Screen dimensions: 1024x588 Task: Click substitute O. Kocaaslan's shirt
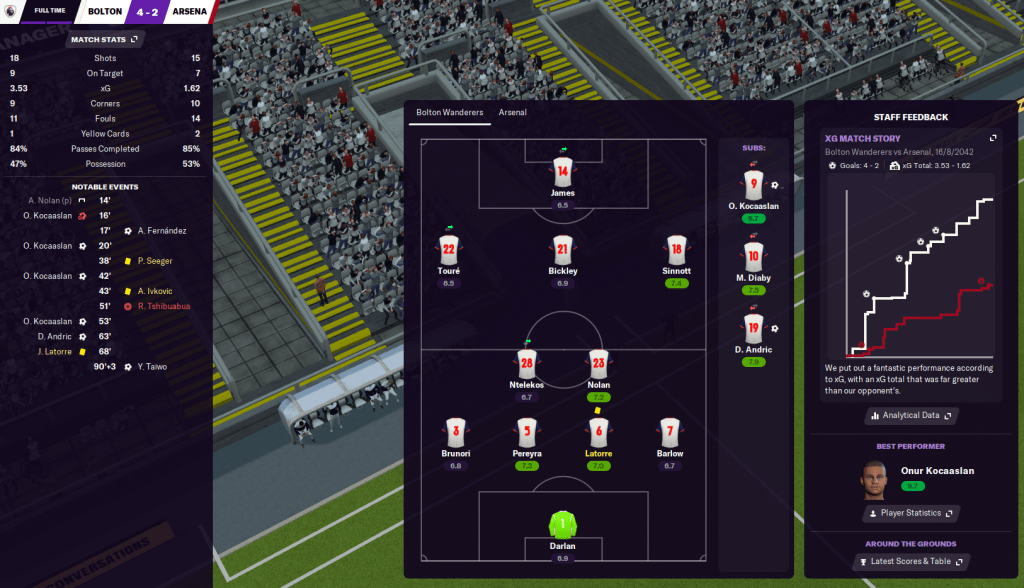click(x=754, y=184)
